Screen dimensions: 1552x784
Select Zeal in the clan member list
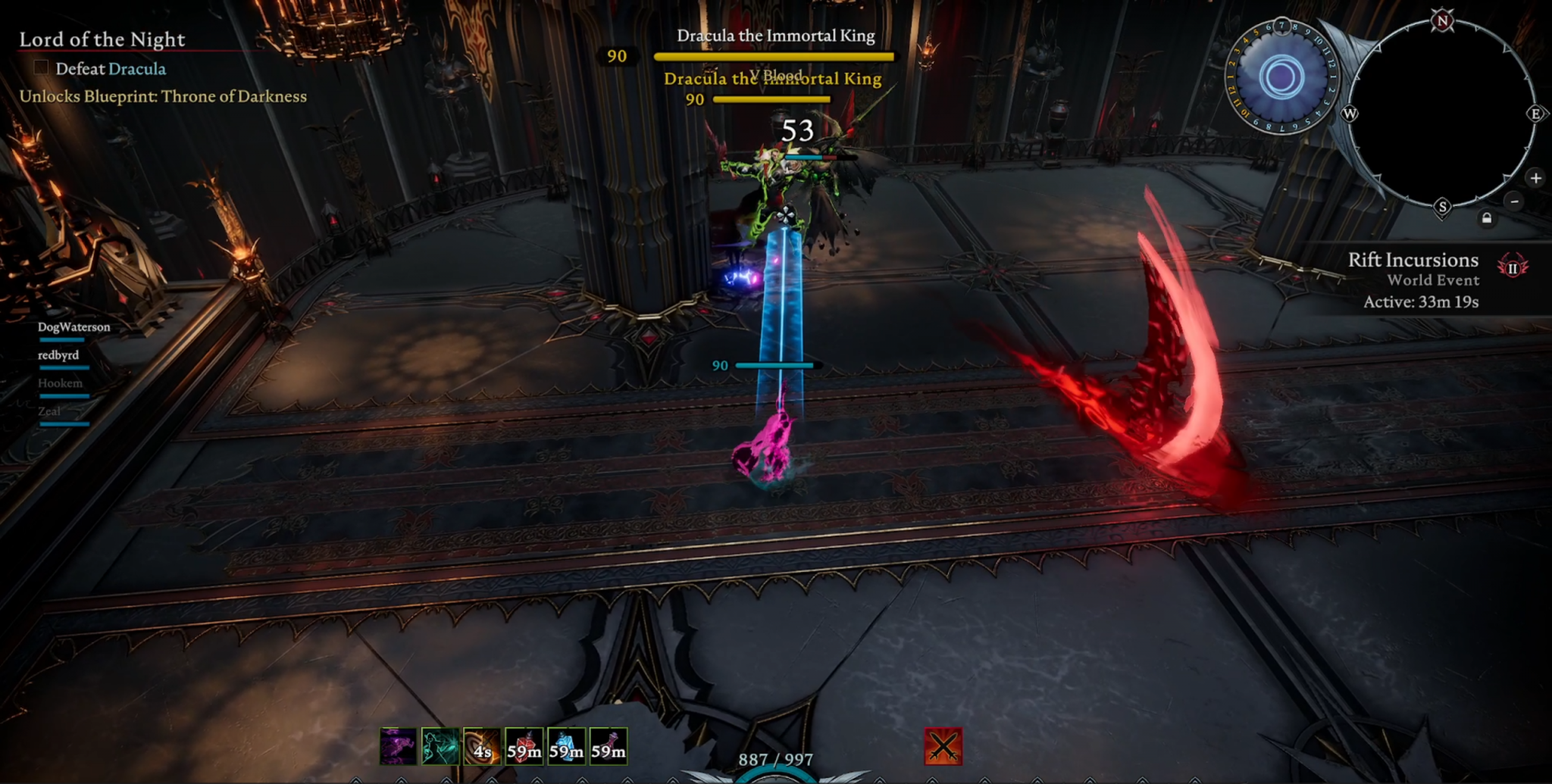point(49,411)
